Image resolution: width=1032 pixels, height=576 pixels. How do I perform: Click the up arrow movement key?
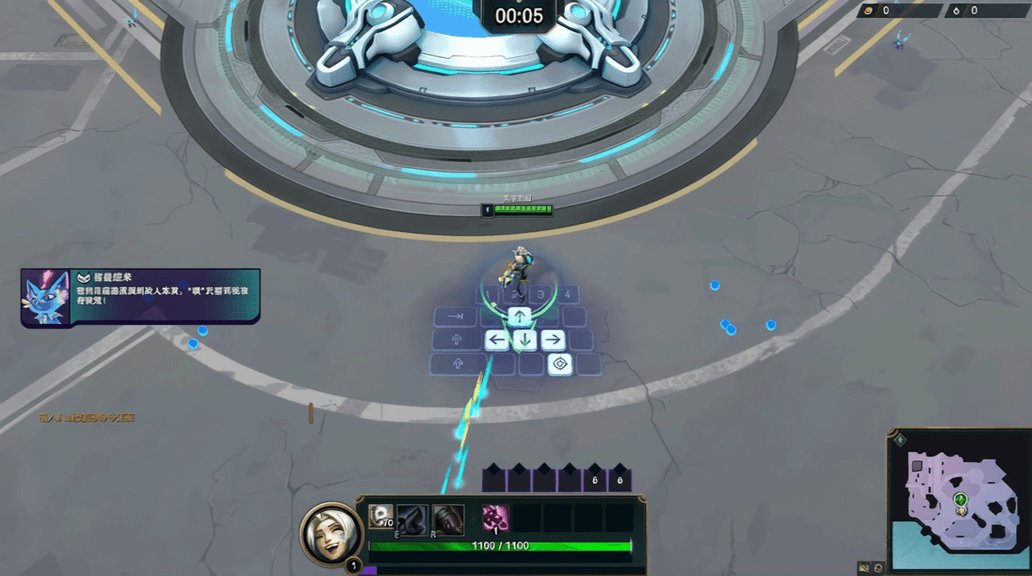pos(520,317)
